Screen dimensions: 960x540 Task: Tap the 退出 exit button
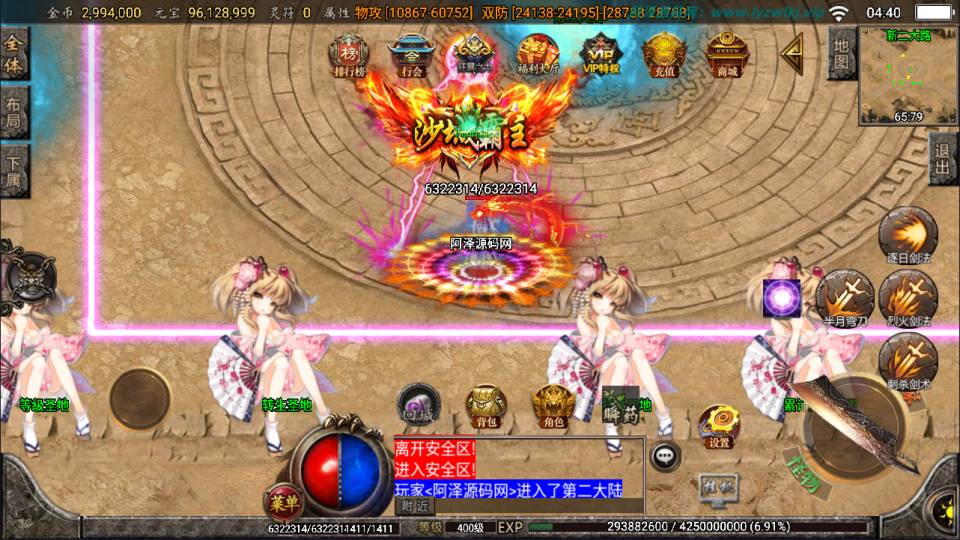point(942,159)
